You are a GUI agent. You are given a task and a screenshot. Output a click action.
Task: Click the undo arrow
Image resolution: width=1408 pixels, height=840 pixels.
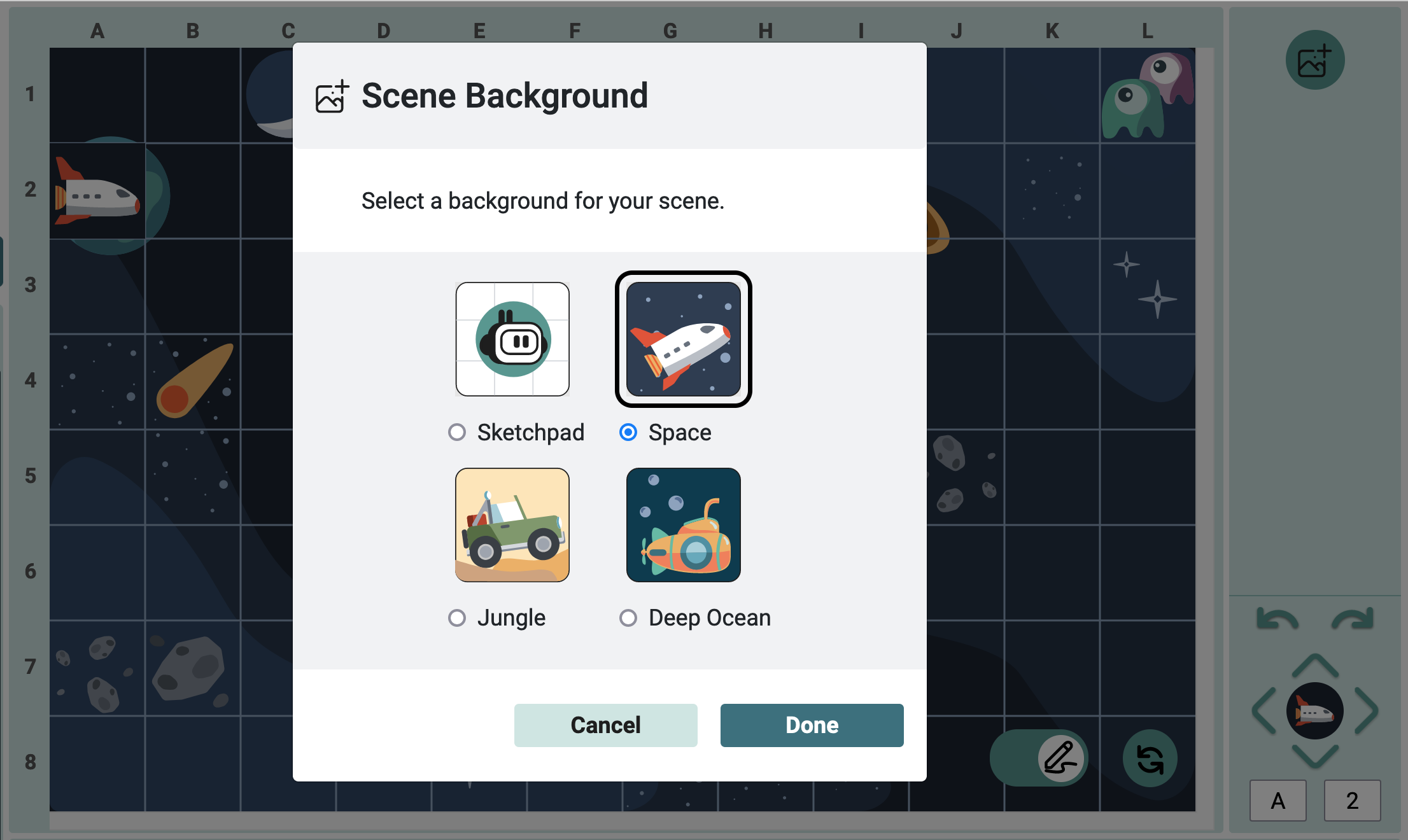coord(1276,617)
